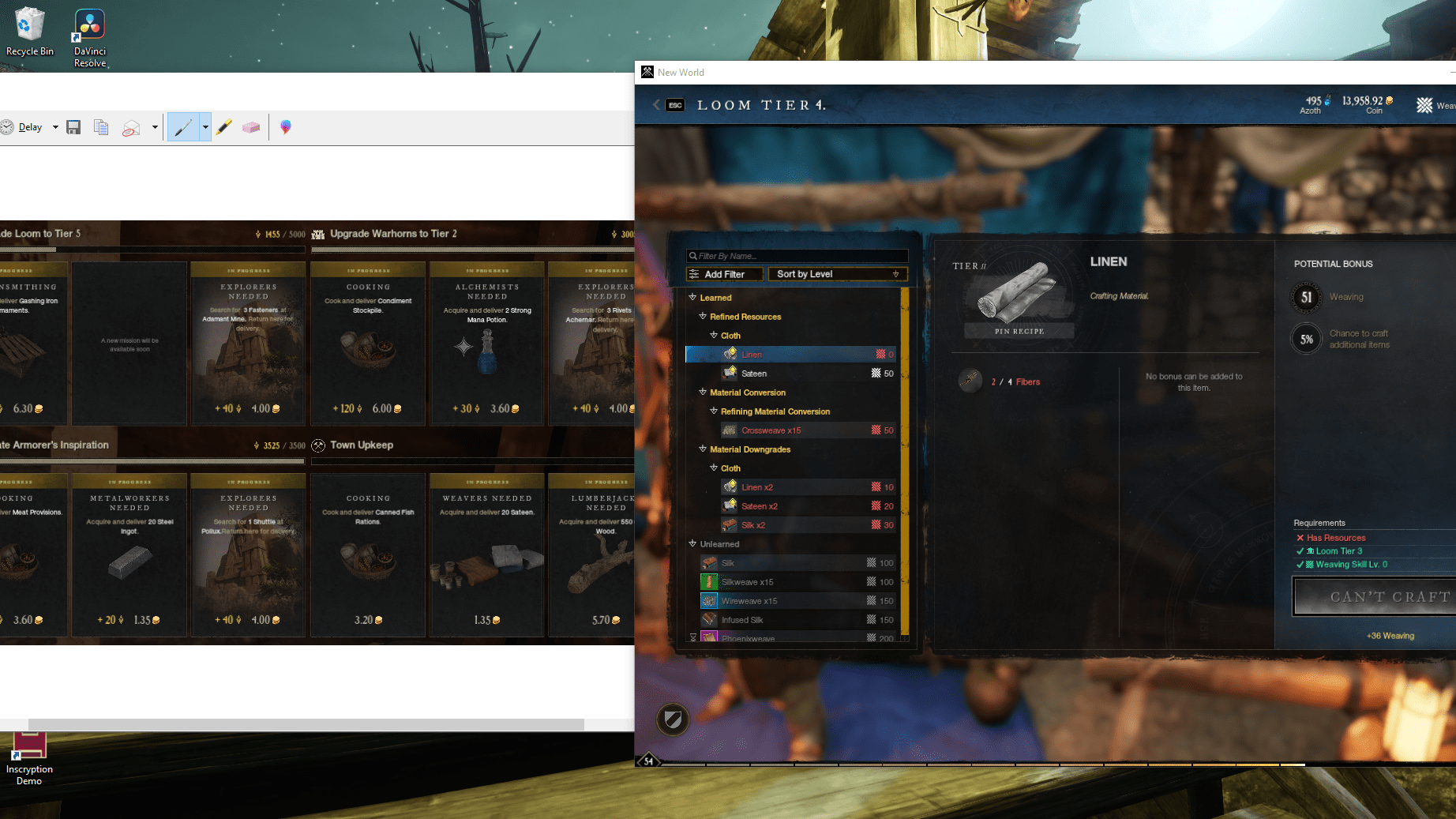1456x819 pixels.
Task: Select the highlighter tool
Action: click(224, 126)
